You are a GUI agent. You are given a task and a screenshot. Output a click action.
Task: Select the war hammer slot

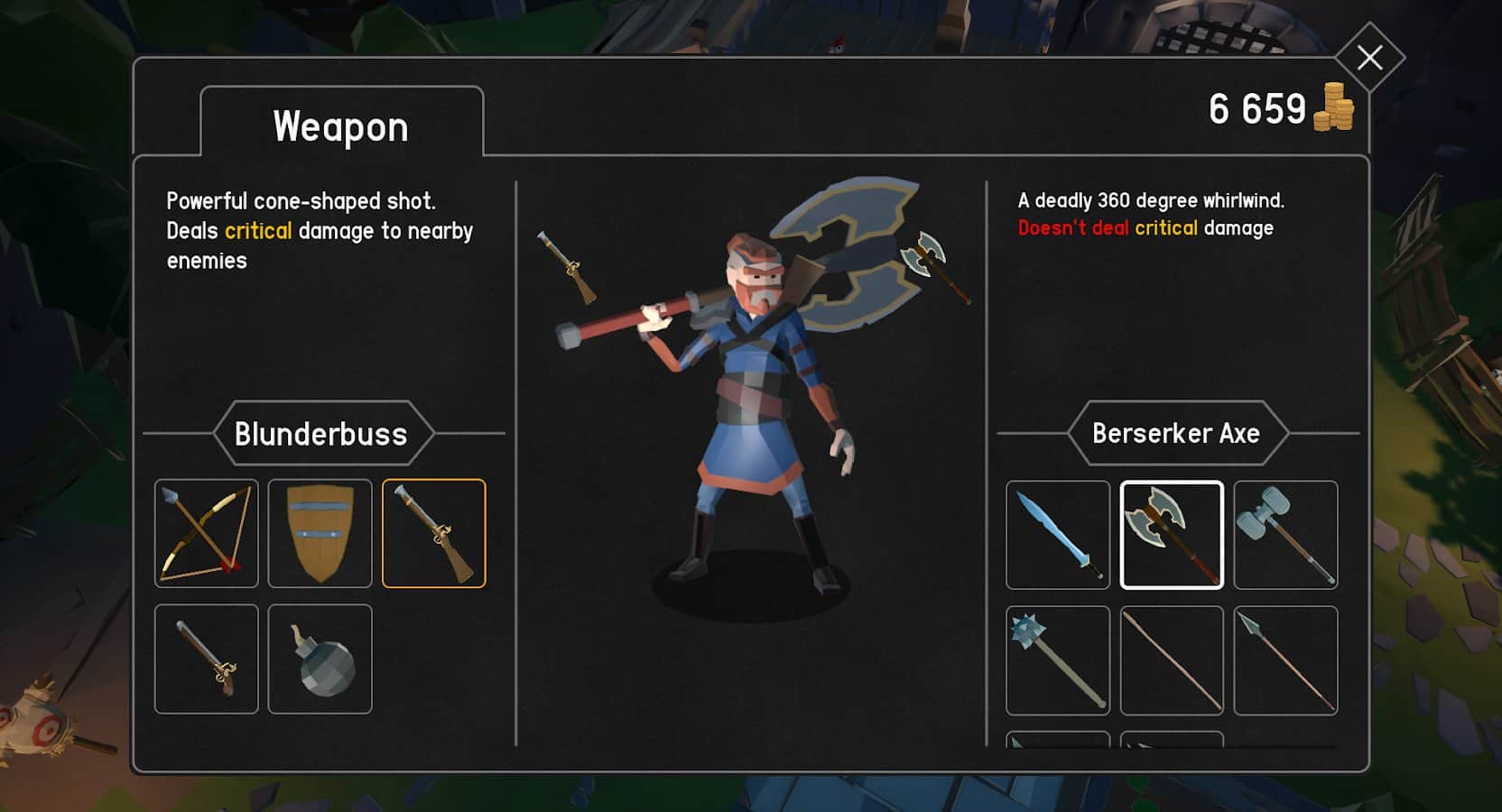1285,535
